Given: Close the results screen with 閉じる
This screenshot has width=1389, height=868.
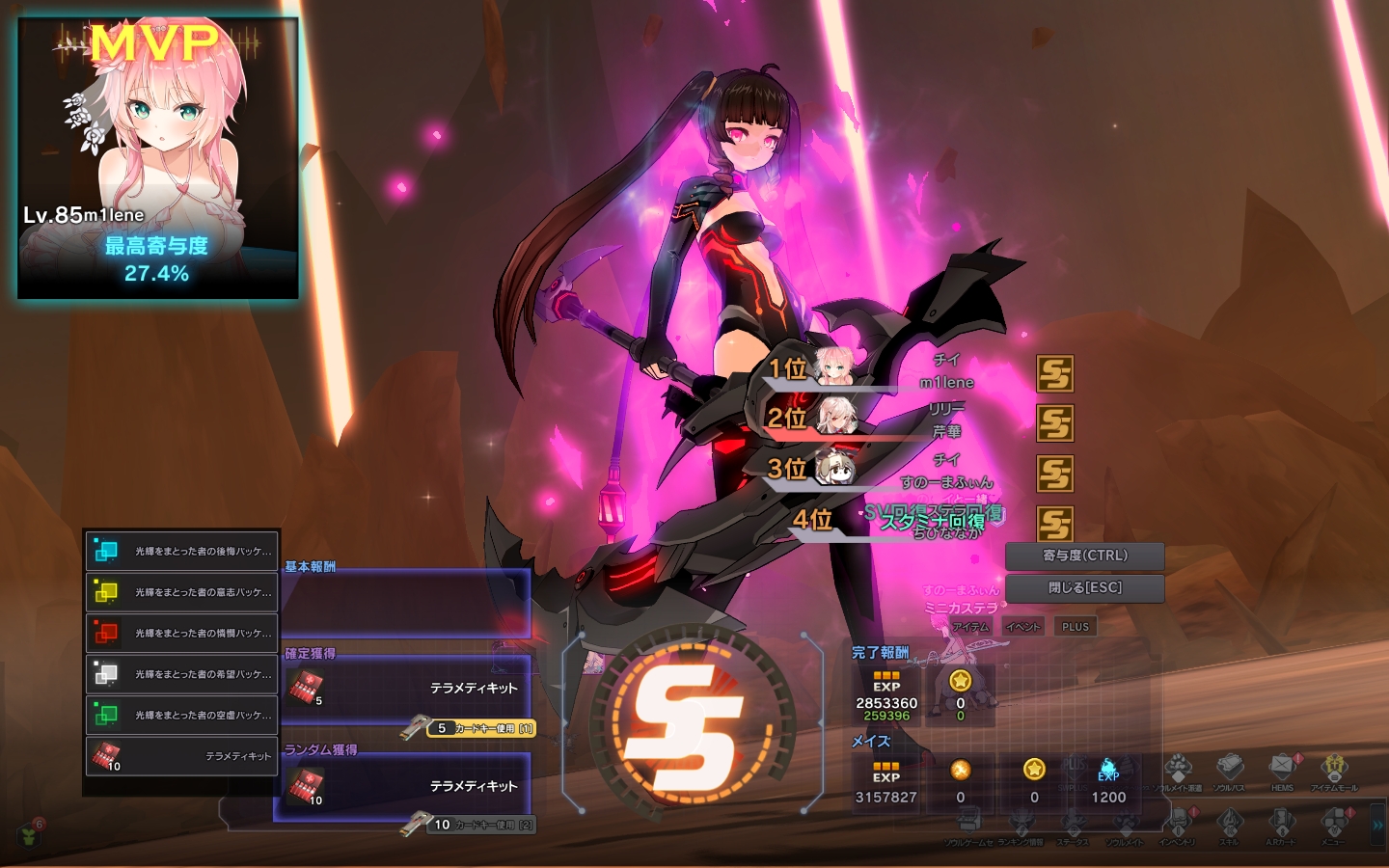Looking at the screenshot, I should pos(1084,587).
